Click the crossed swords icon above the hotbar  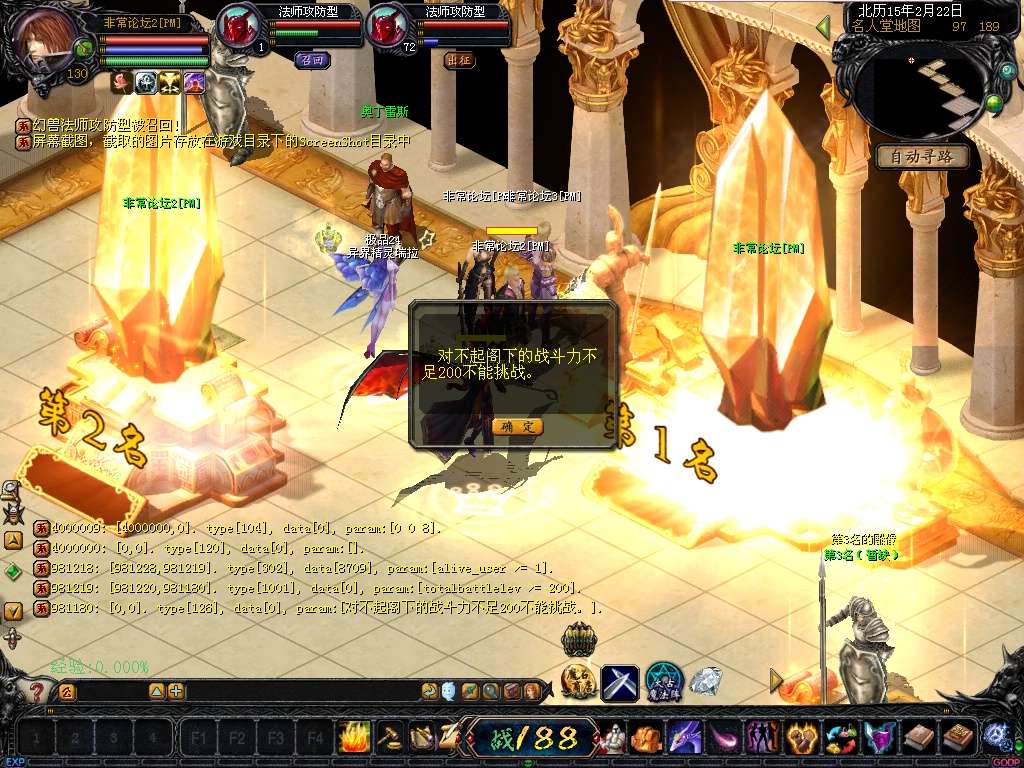620,683
